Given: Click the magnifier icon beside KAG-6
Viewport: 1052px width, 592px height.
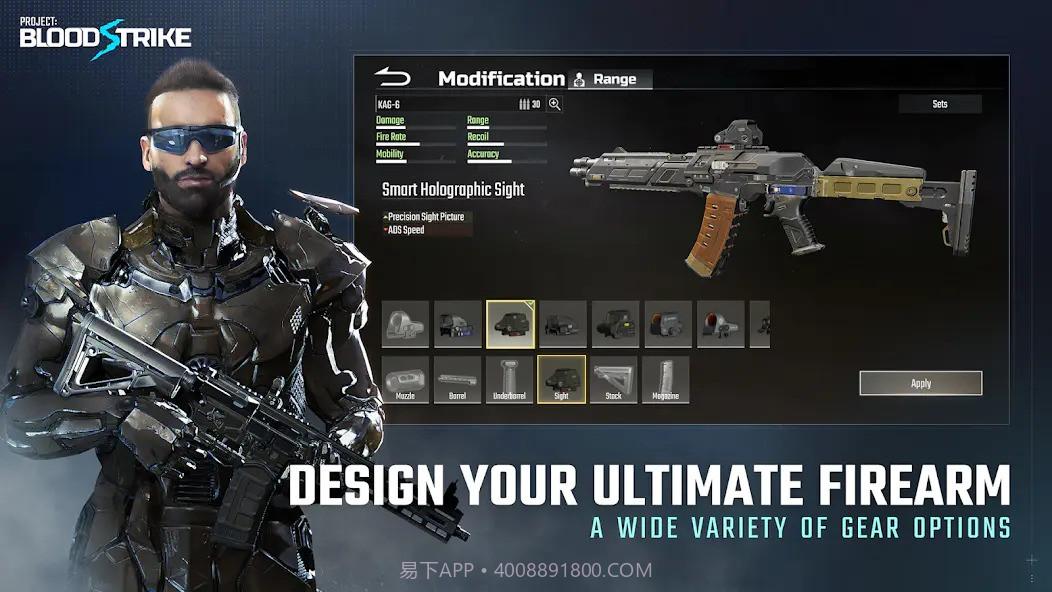Looking at the screenshot, I should click(554, 104).
